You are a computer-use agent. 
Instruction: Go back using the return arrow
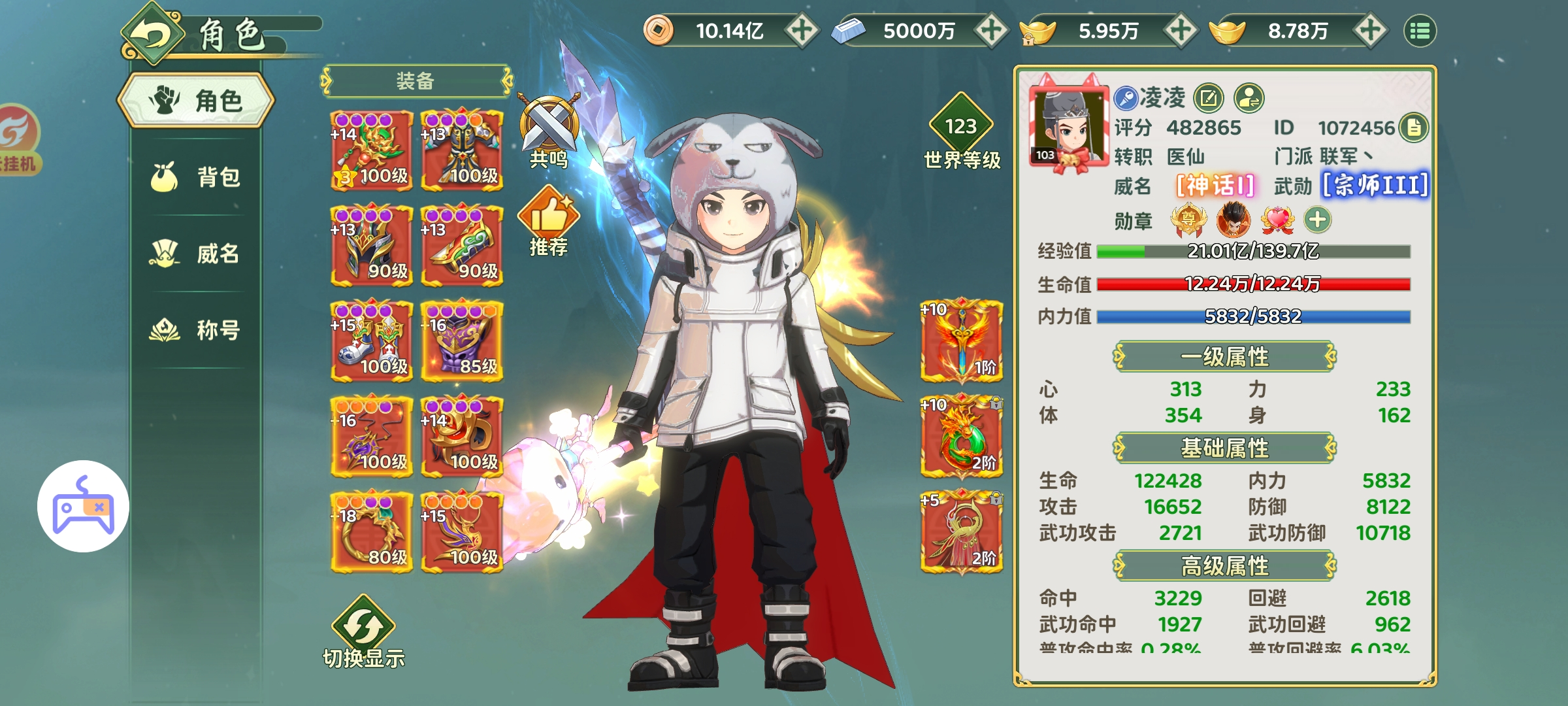tap(152, 35)
